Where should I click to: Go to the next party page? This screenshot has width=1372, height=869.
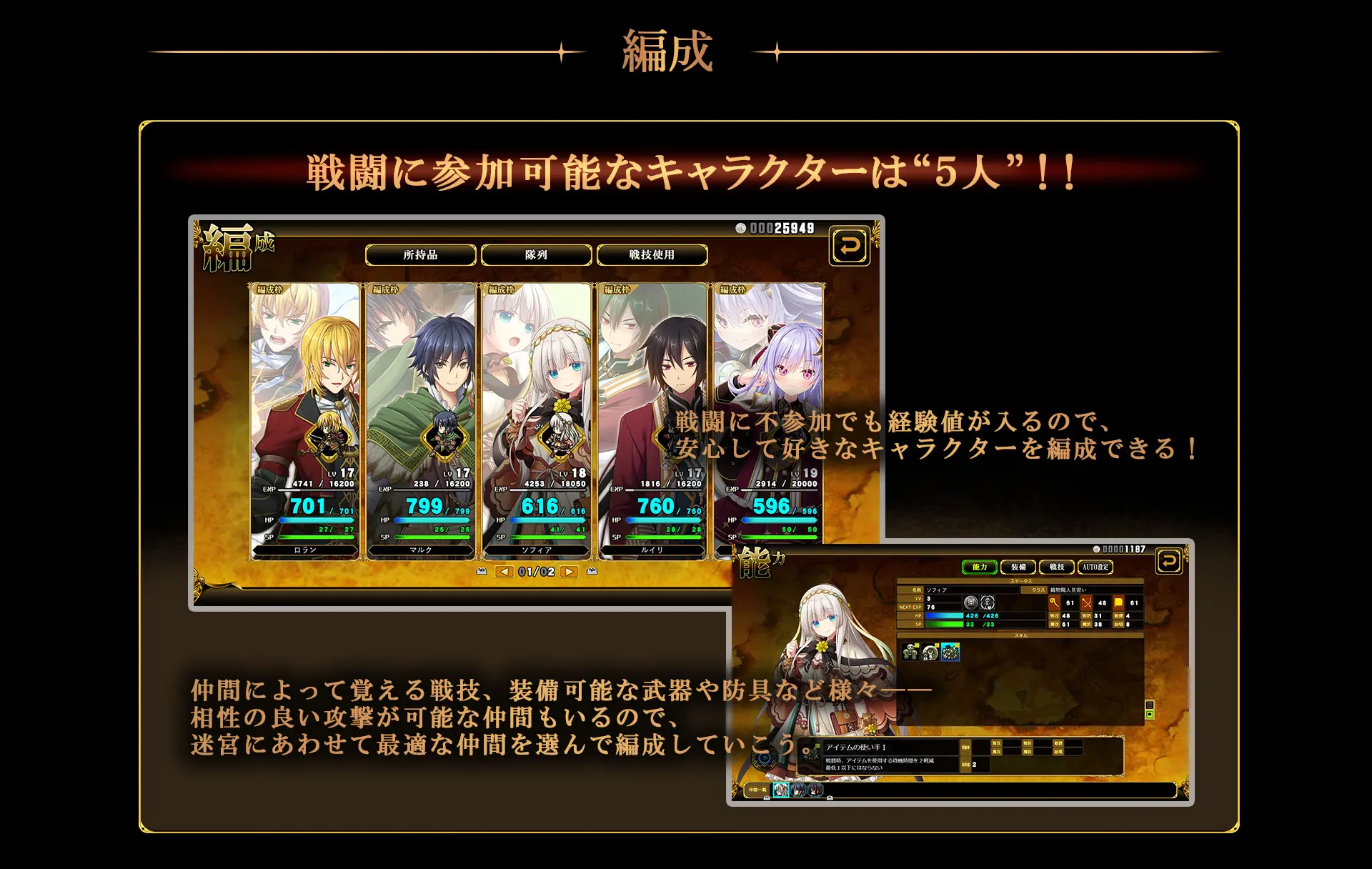[x=570, y=572]
